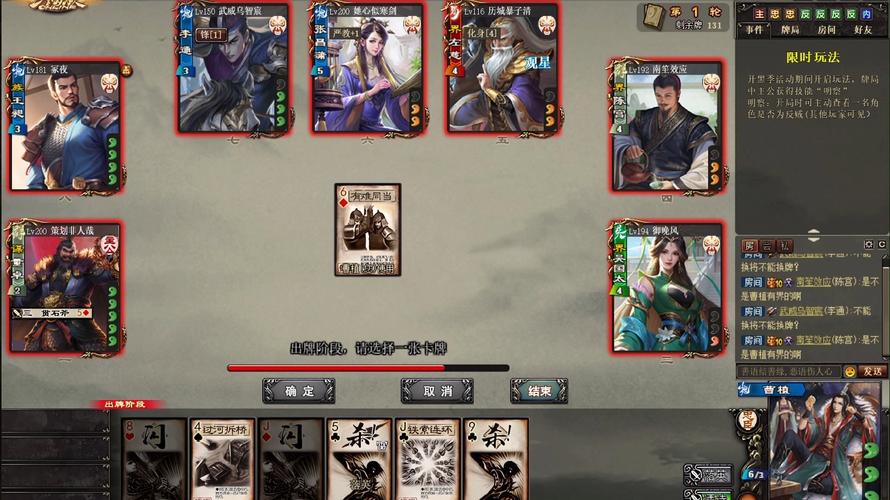Cancel selection with the 取消 button
Screen dimensions: 890x500
(x=437, y=390)
